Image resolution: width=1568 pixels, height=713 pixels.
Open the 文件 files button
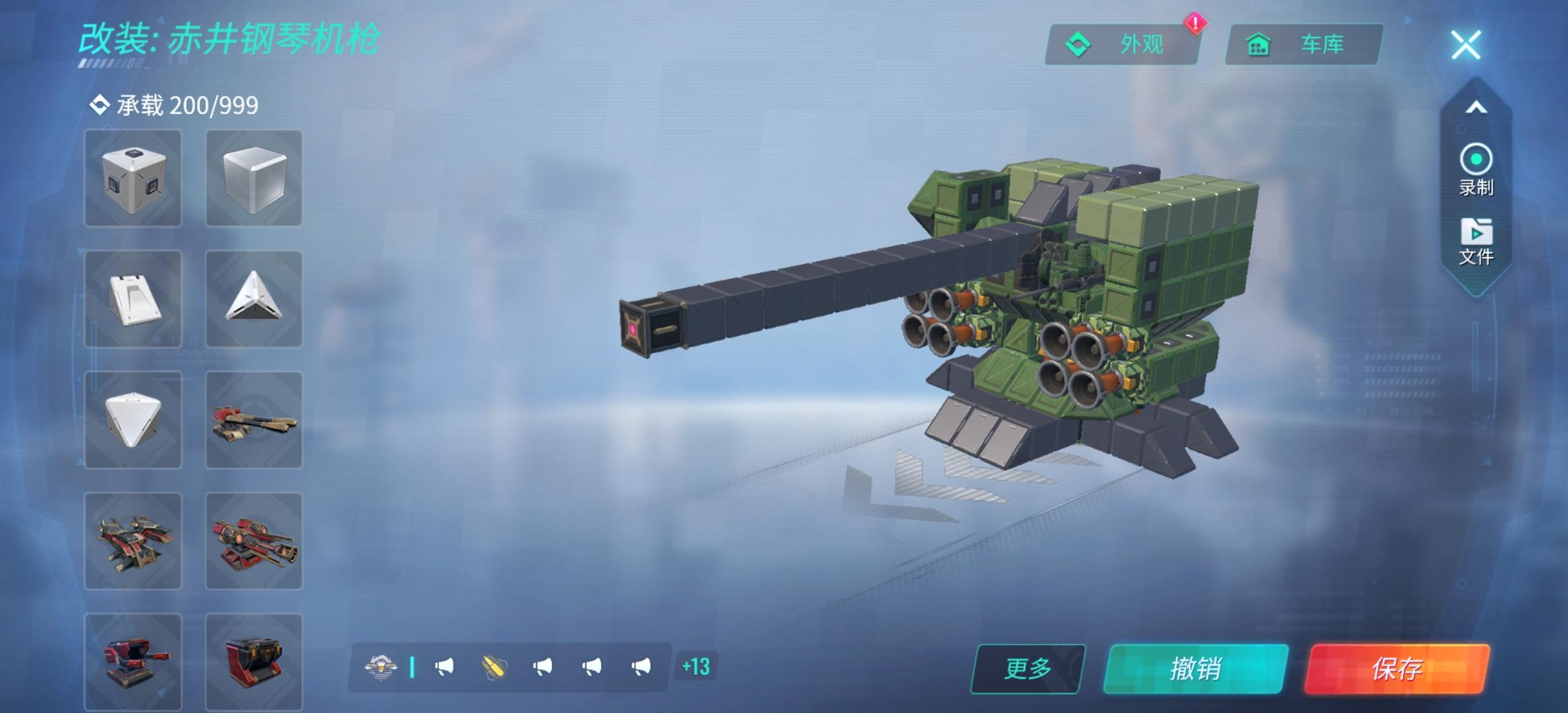pyautogui.click(x=1476, y=241)
